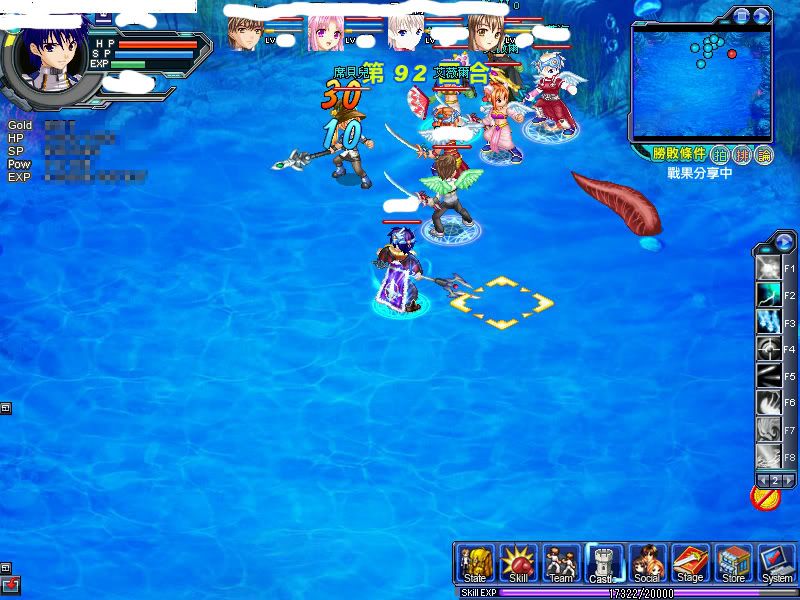Activate the F2 lightning skill

[769, 296]
